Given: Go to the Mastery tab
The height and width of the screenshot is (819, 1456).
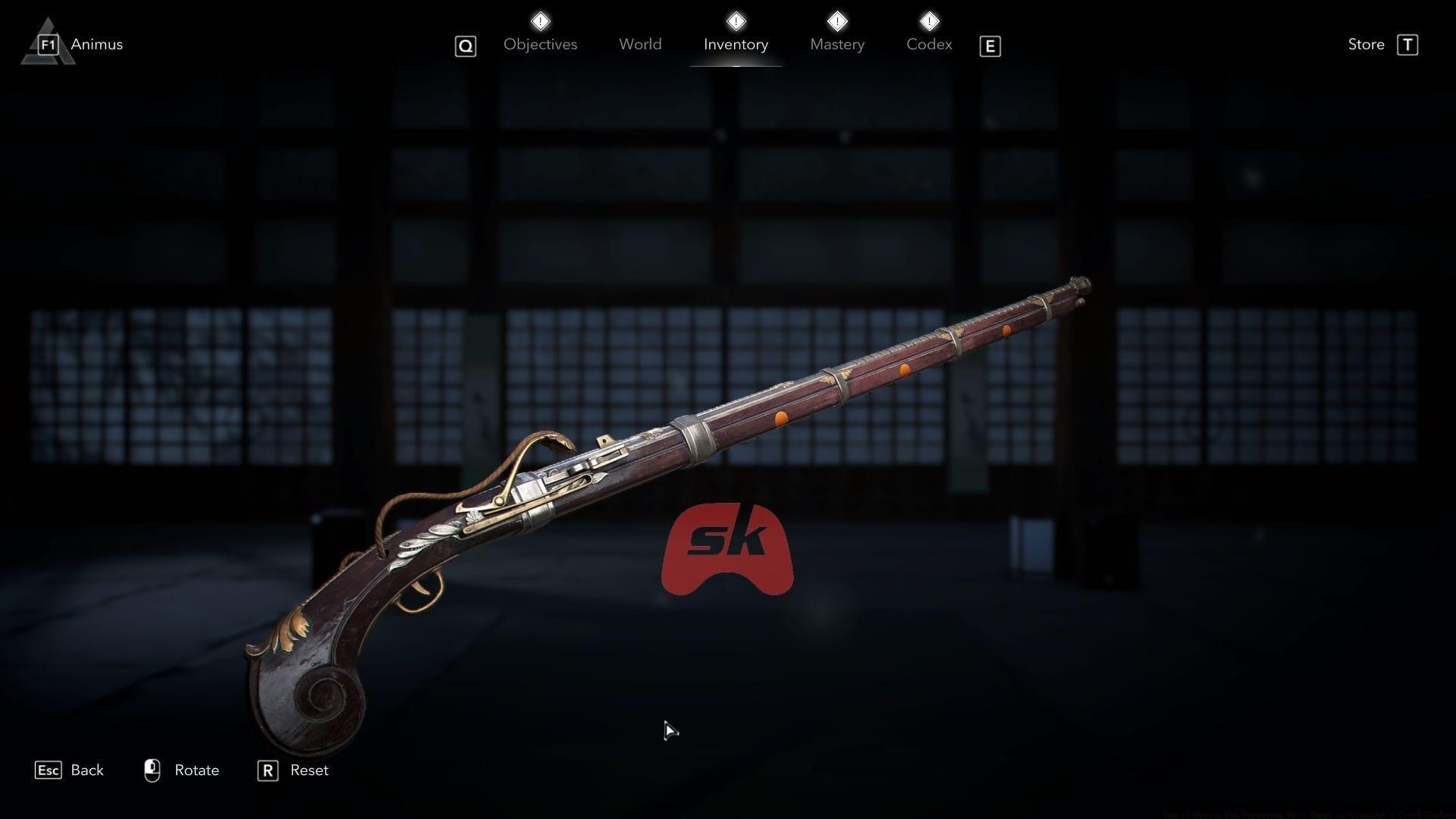Looking at the screenshot, I should [837, 45].
